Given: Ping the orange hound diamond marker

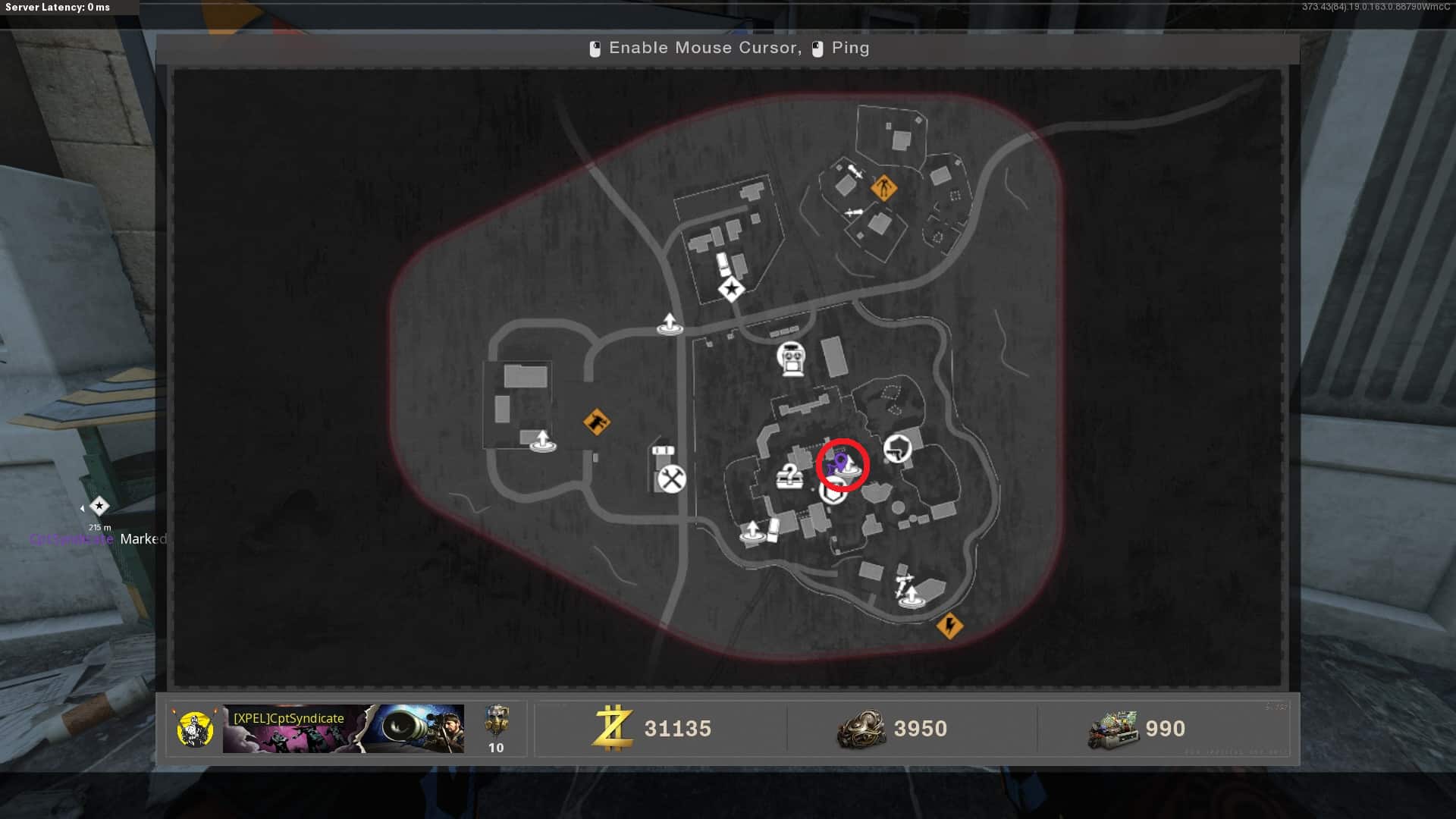Looking at the screenshot, I should [x=597, y=422].
